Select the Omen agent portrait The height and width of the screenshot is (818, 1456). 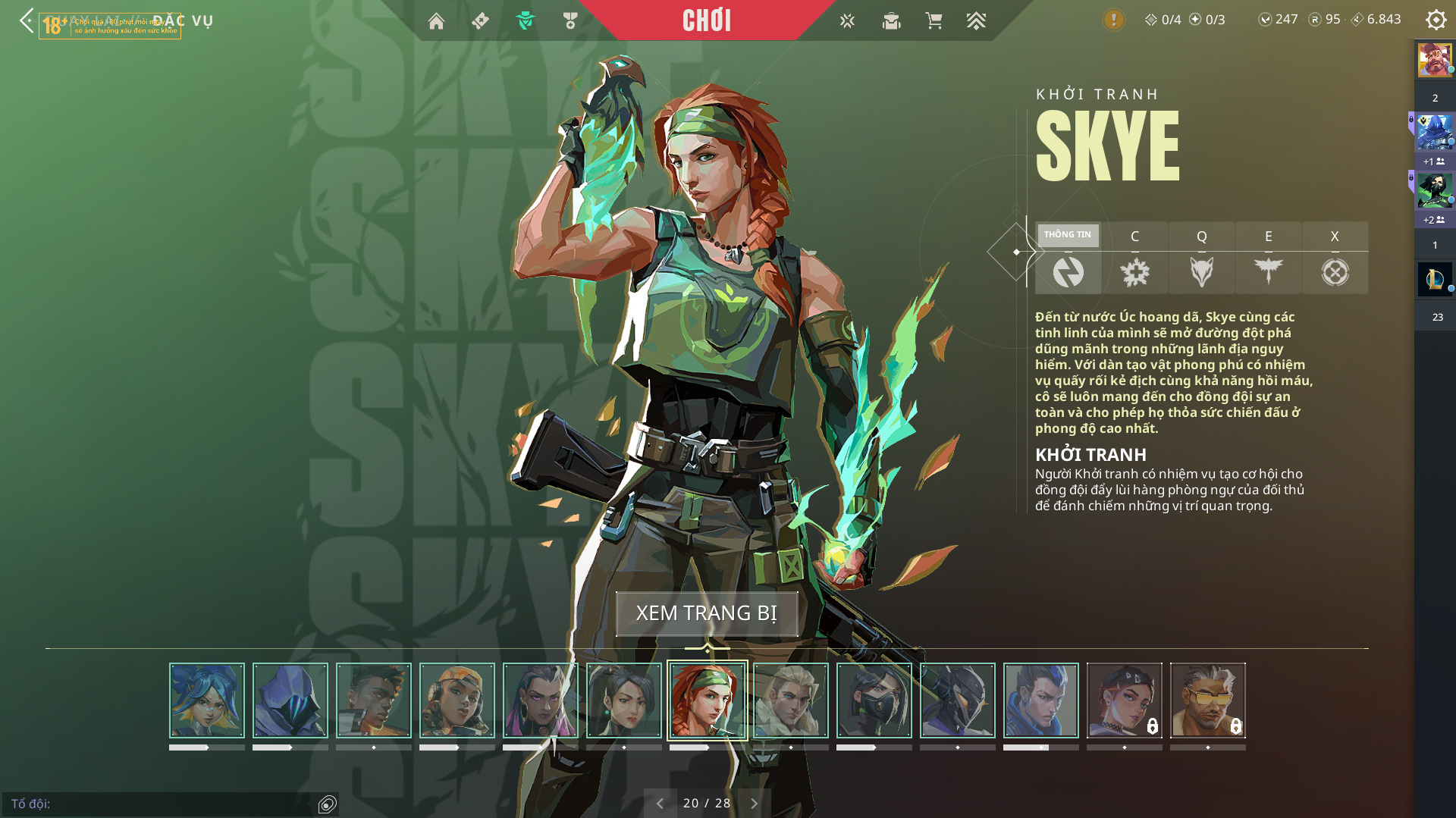pyautogui.click(x=290, y=700)
